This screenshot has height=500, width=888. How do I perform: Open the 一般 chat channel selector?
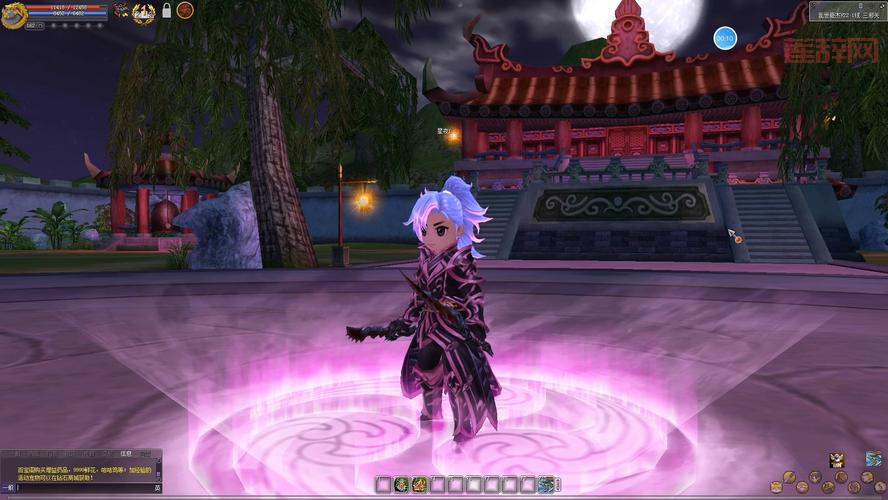[x=7, y=488]
